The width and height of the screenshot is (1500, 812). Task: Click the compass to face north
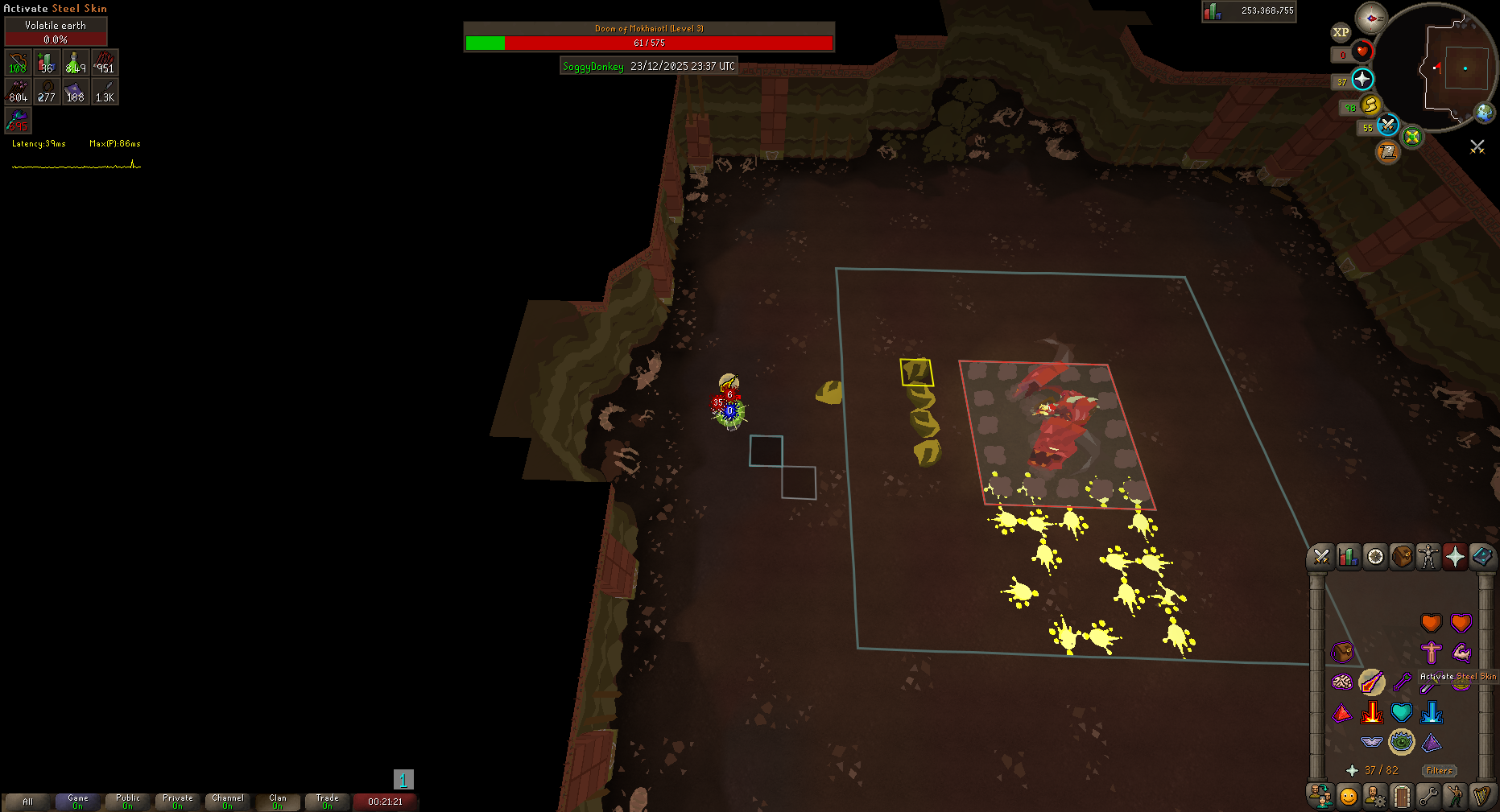(x=1370, y=18)
